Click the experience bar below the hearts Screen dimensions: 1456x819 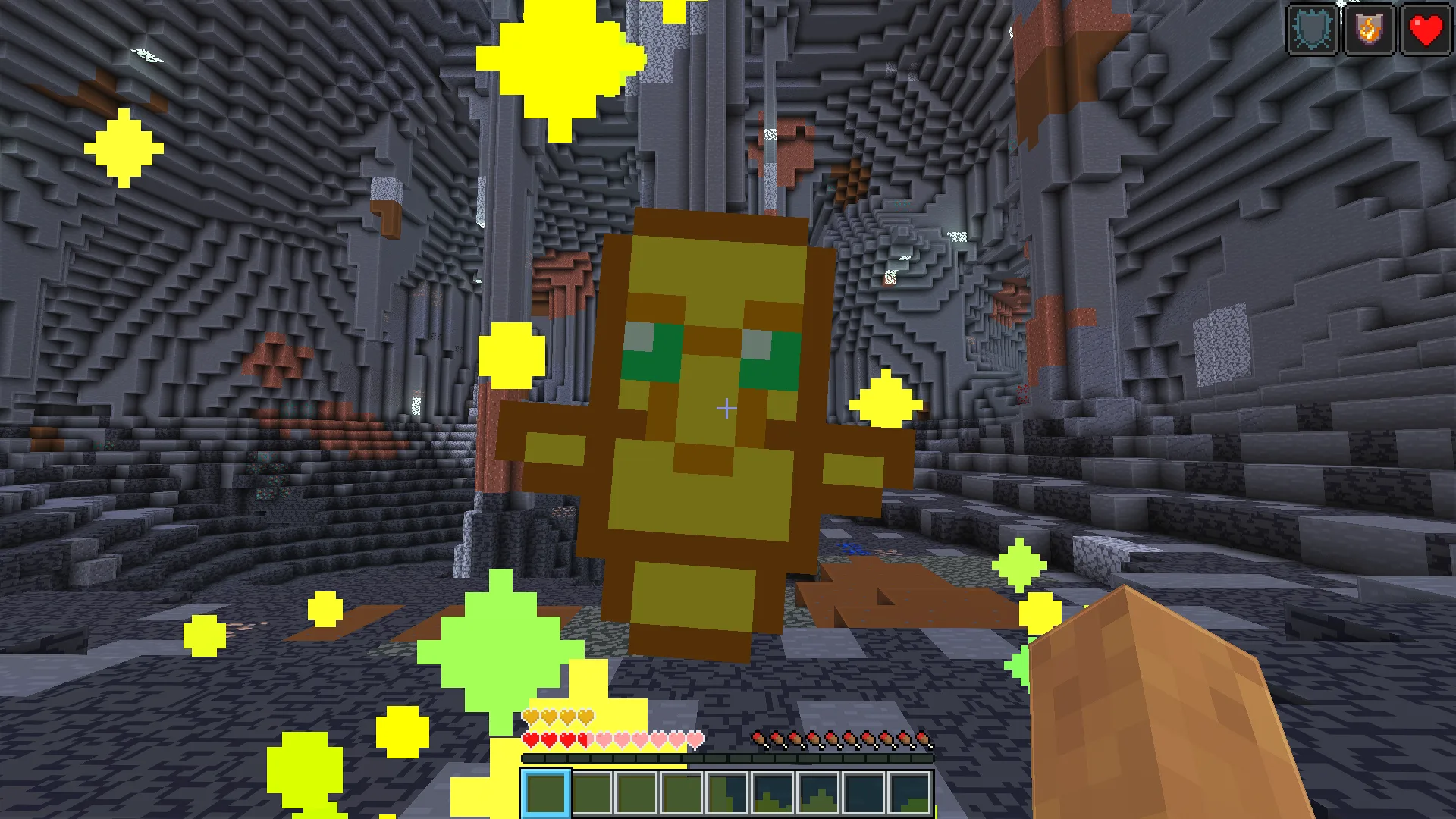click(x=728, y=757)
